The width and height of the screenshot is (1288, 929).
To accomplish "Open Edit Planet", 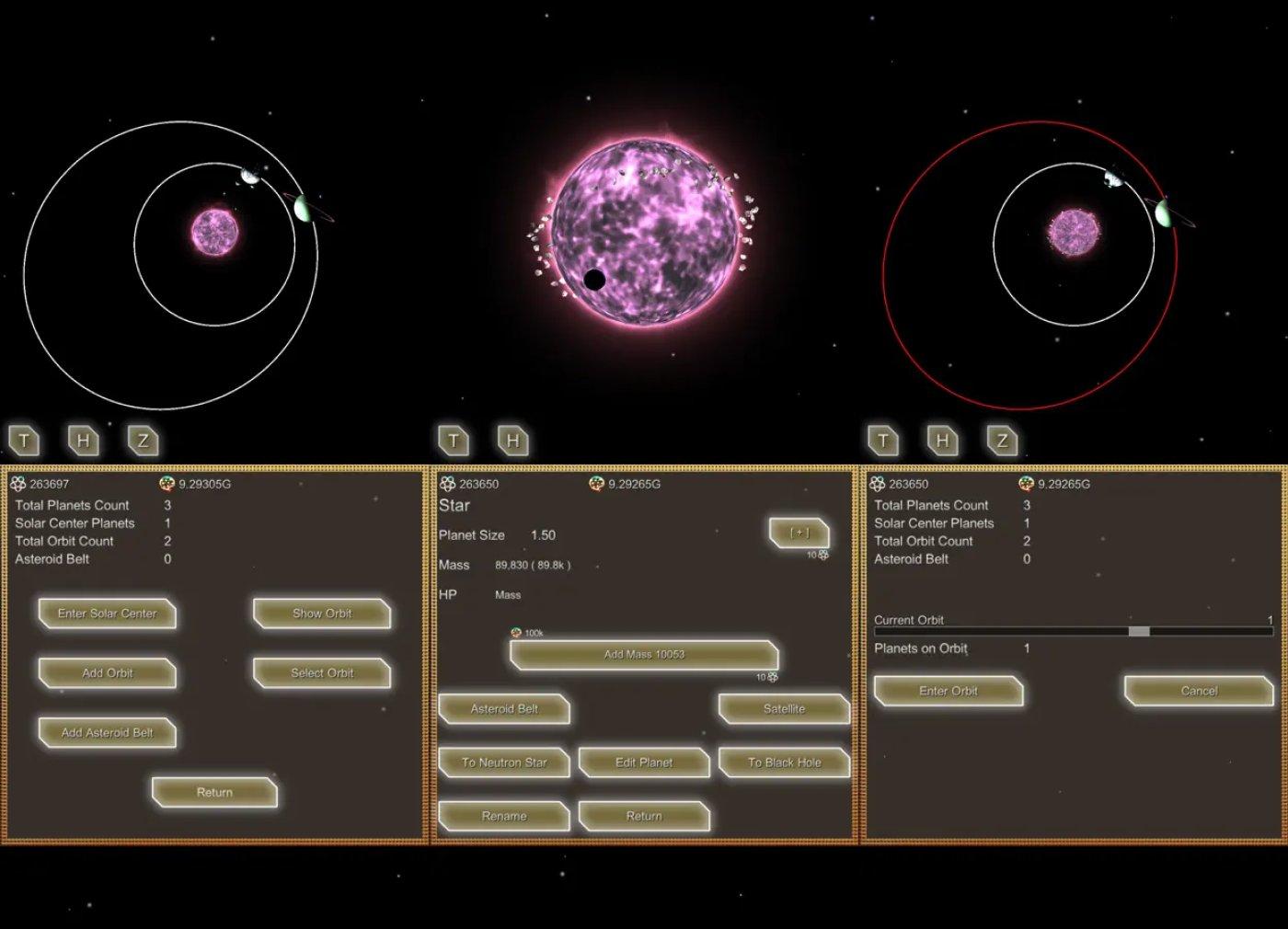I will (x=644, y=763).
